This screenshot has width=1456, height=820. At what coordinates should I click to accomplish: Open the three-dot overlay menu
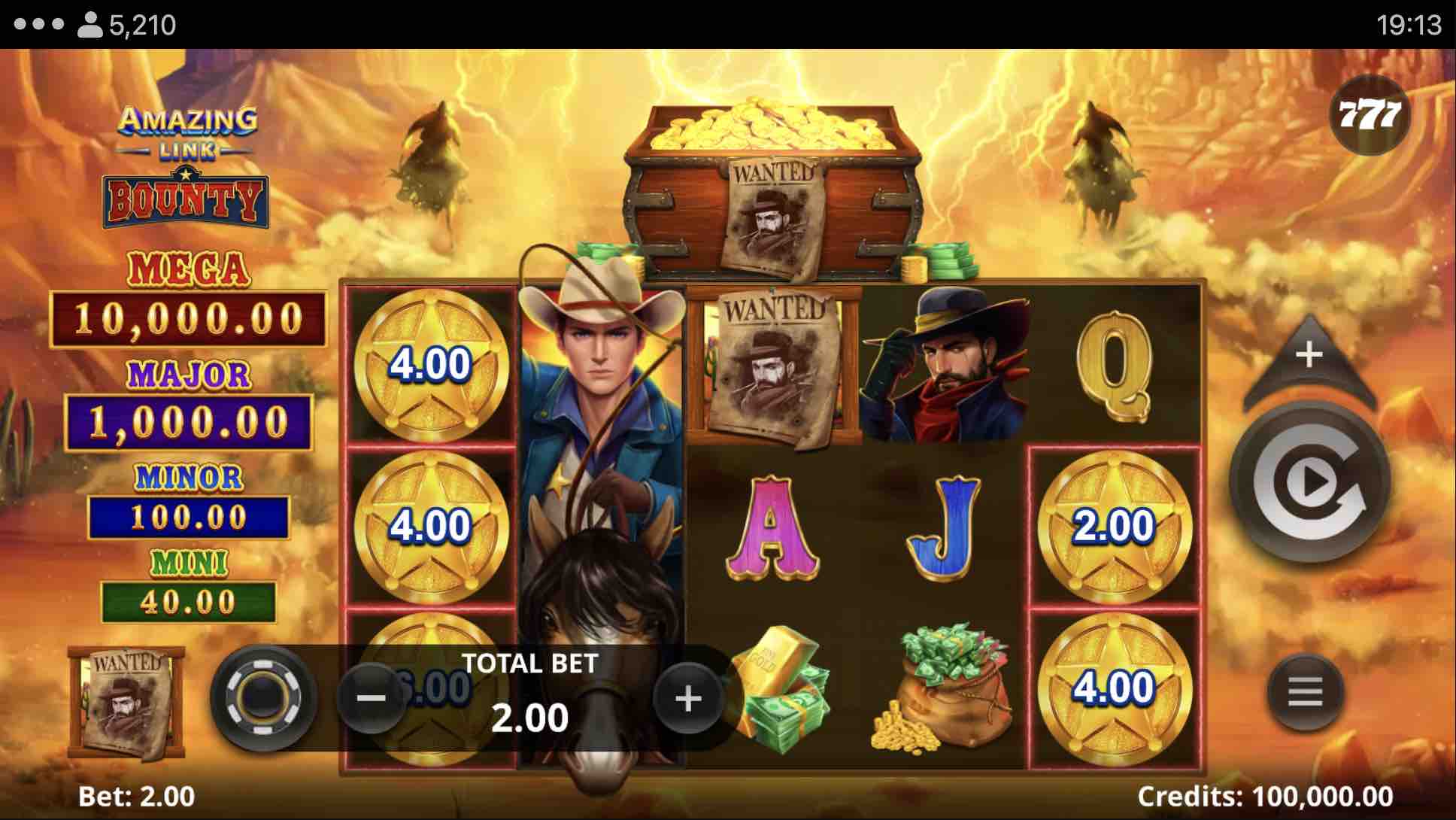(39, 24)
